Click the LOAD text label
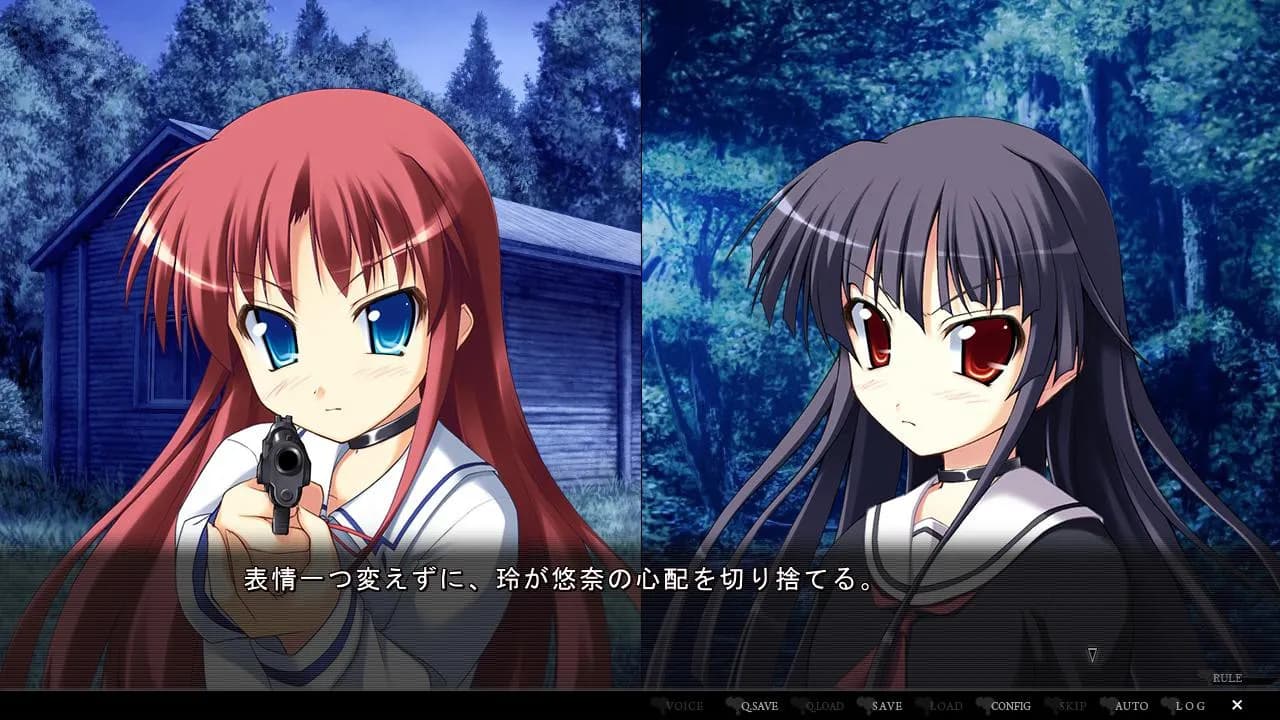 [x=945, y=704]
